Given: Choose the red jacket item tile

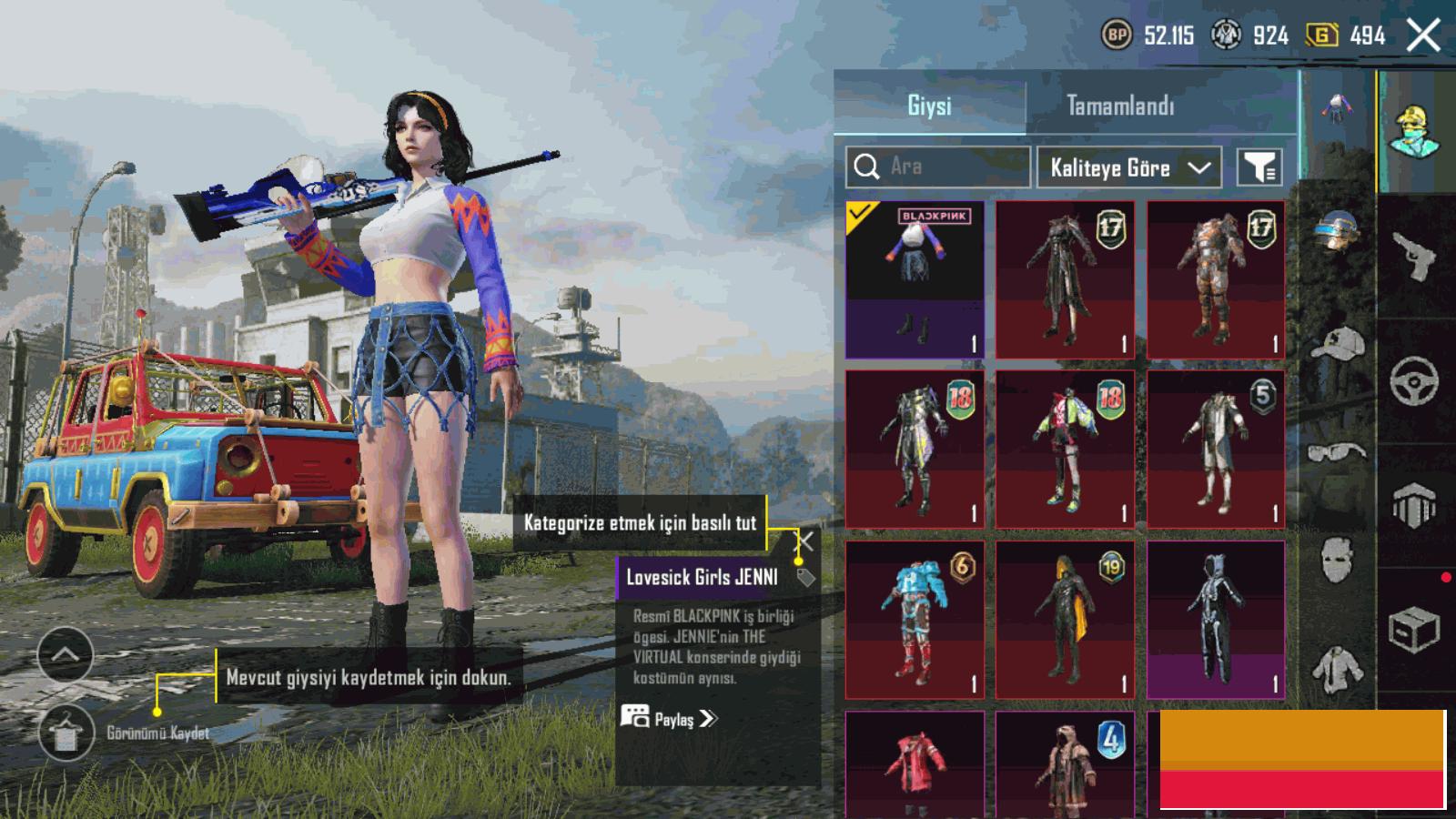Looking at the screenshot, I should click(915, 764).
